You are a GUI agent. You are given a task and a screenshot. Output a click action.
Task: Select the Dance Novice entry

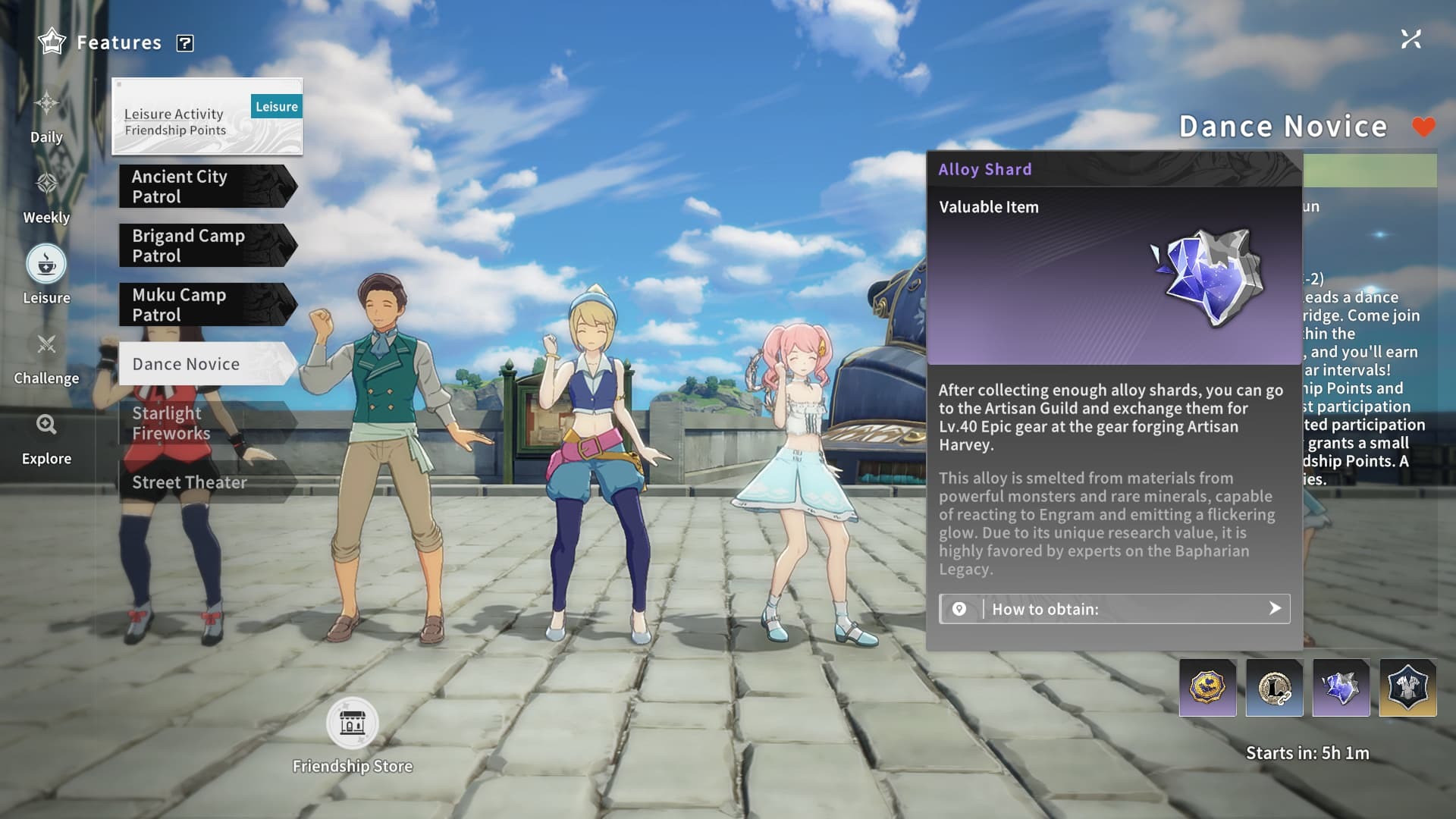click(x=205, y=364)
